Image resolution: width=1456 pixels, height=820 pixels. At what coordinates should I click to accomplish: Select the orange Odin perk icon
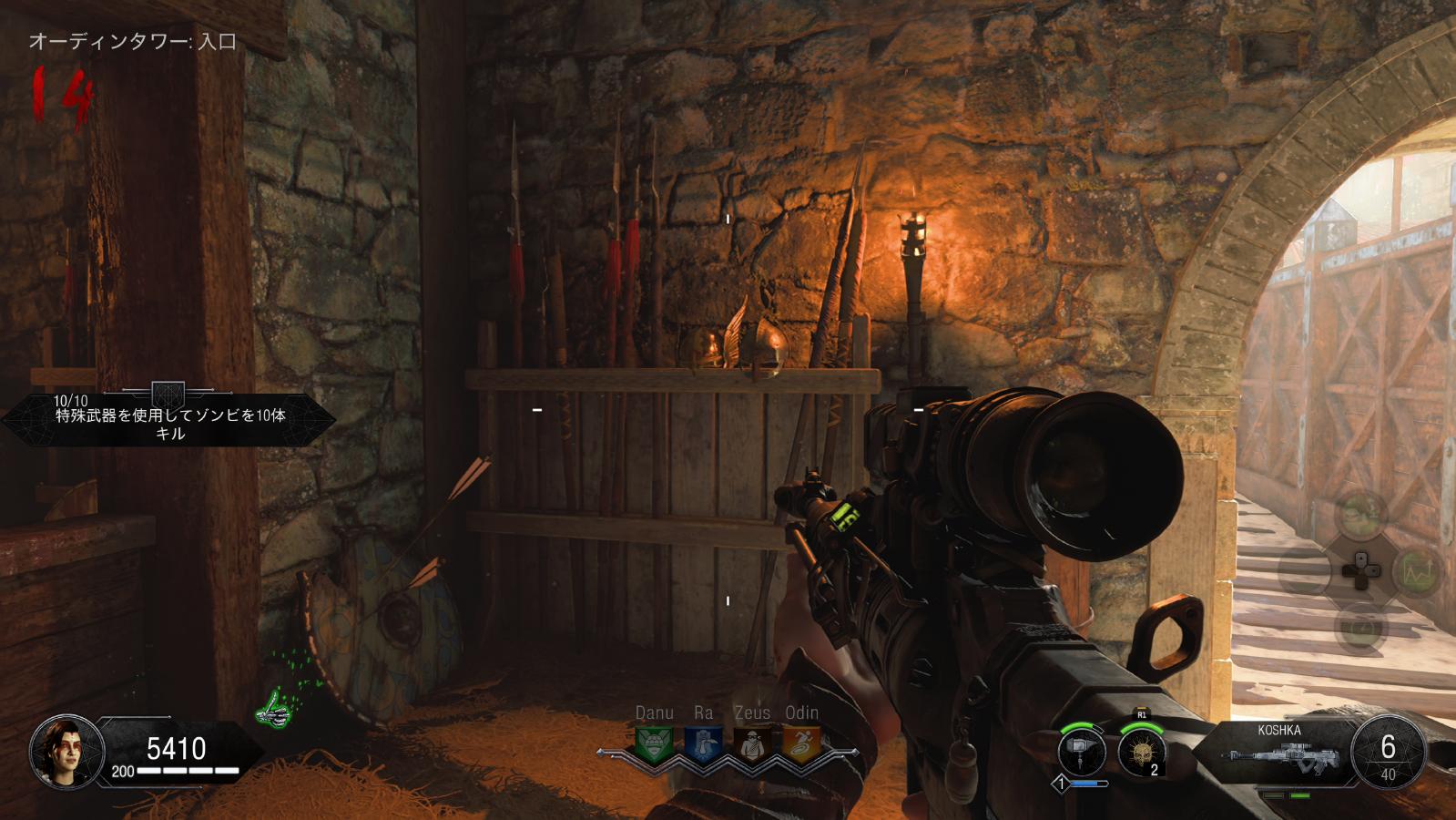click(801, 744)
